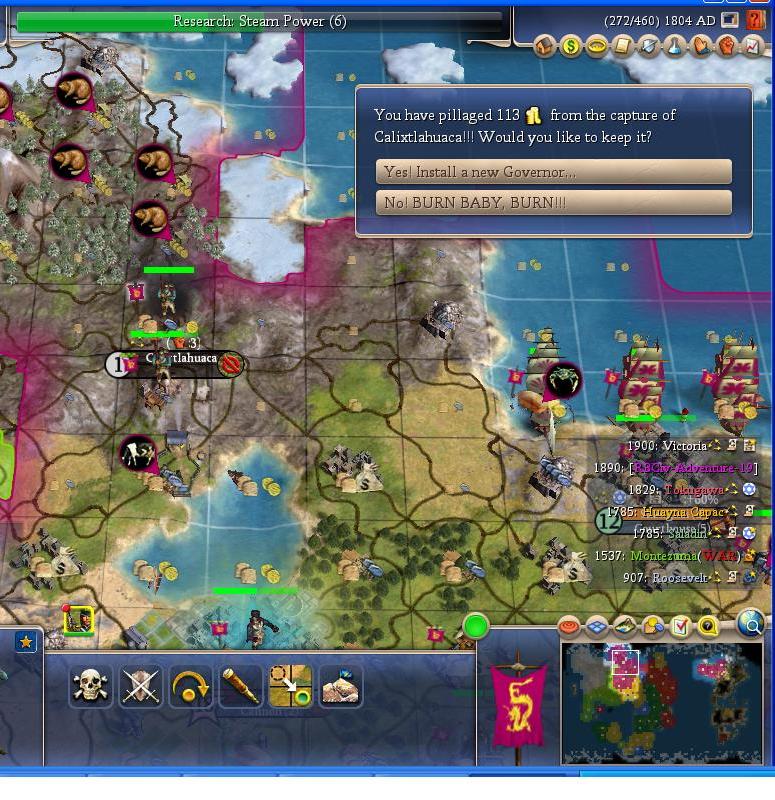Click the curved arrow unit action

pyautogui.click(x=191, y=686)
